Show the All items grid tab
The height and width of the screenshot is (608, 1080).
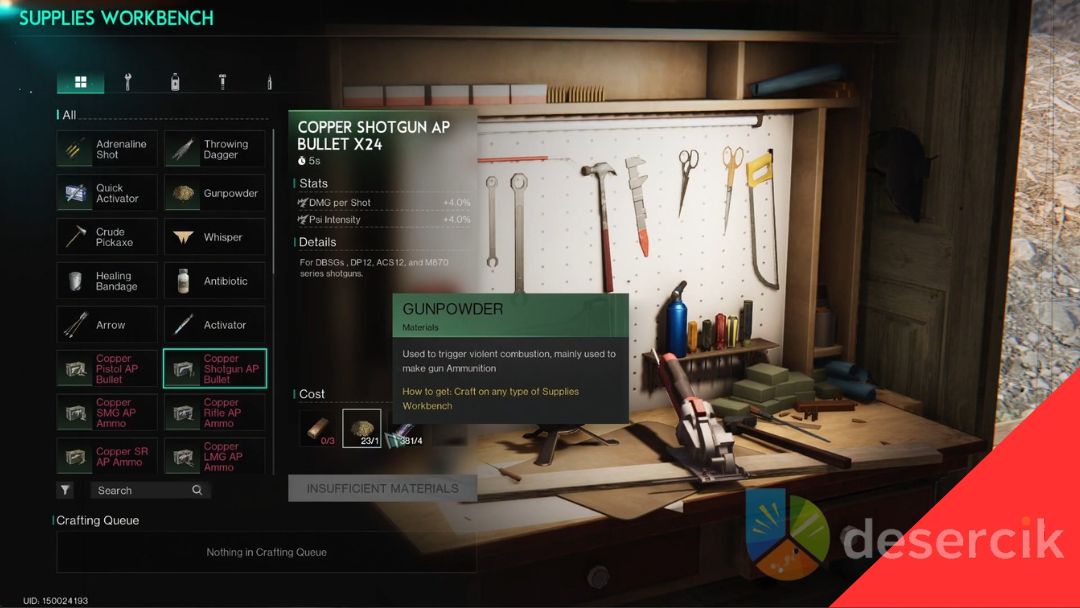point(81,82)
